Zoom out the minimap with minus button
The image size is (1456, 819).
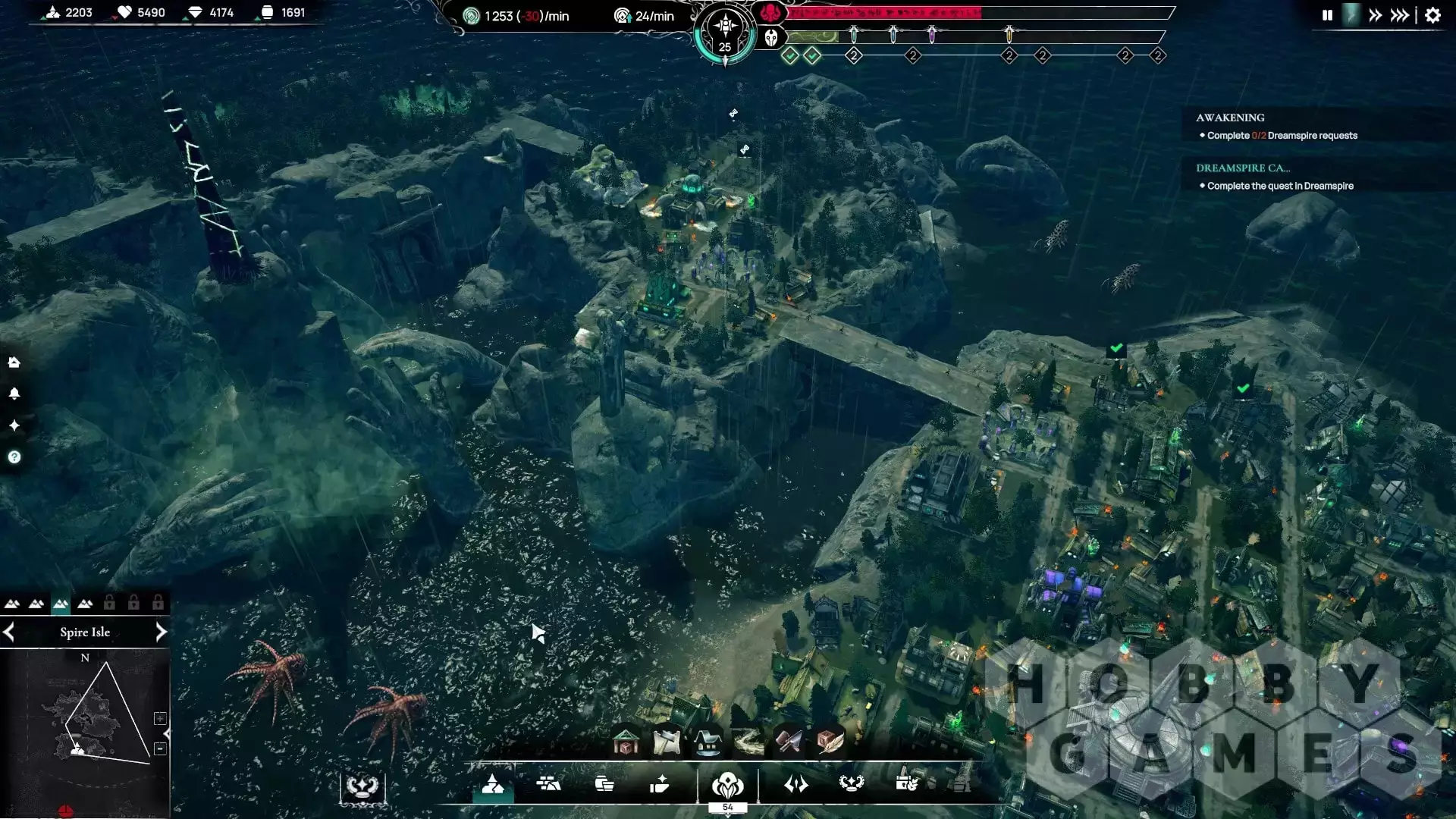[x=160, y=748]
